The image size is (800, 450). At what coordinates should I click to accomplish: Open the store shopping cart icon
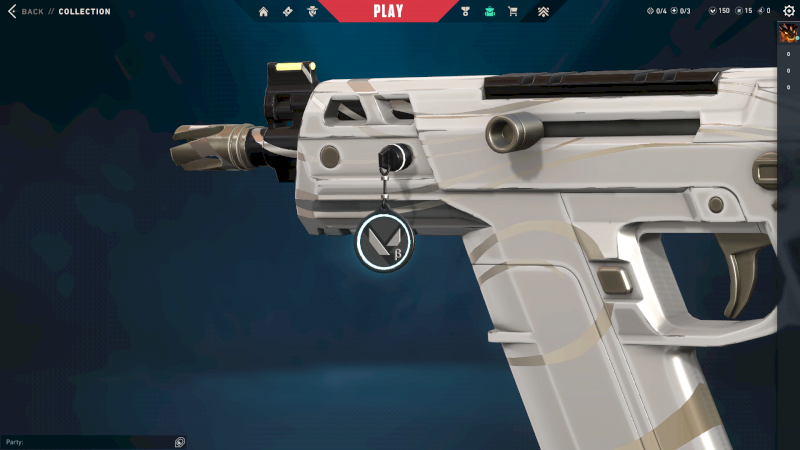(513, 12)
